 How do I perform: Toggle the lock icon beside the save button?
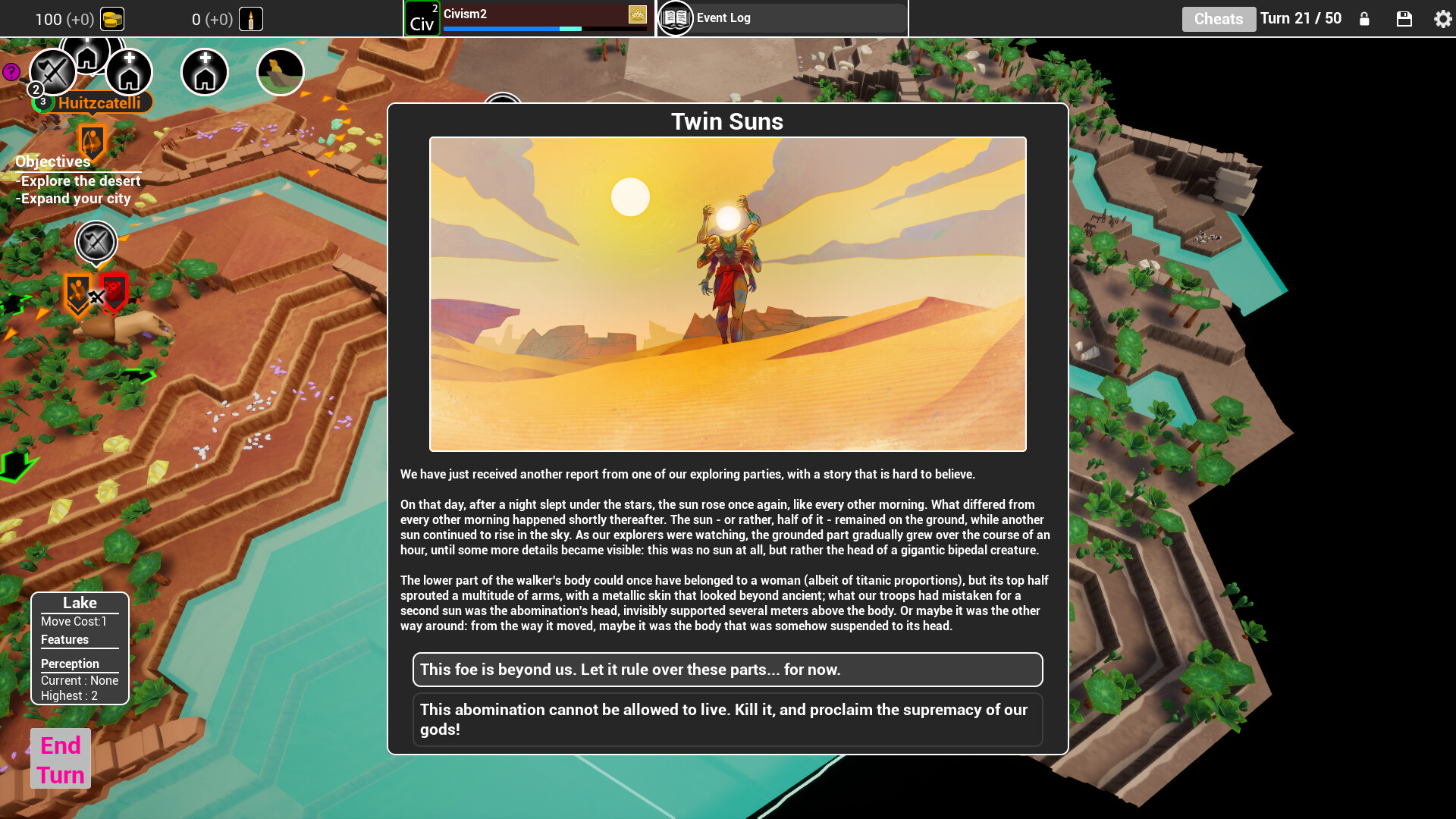coord(1364,19)
